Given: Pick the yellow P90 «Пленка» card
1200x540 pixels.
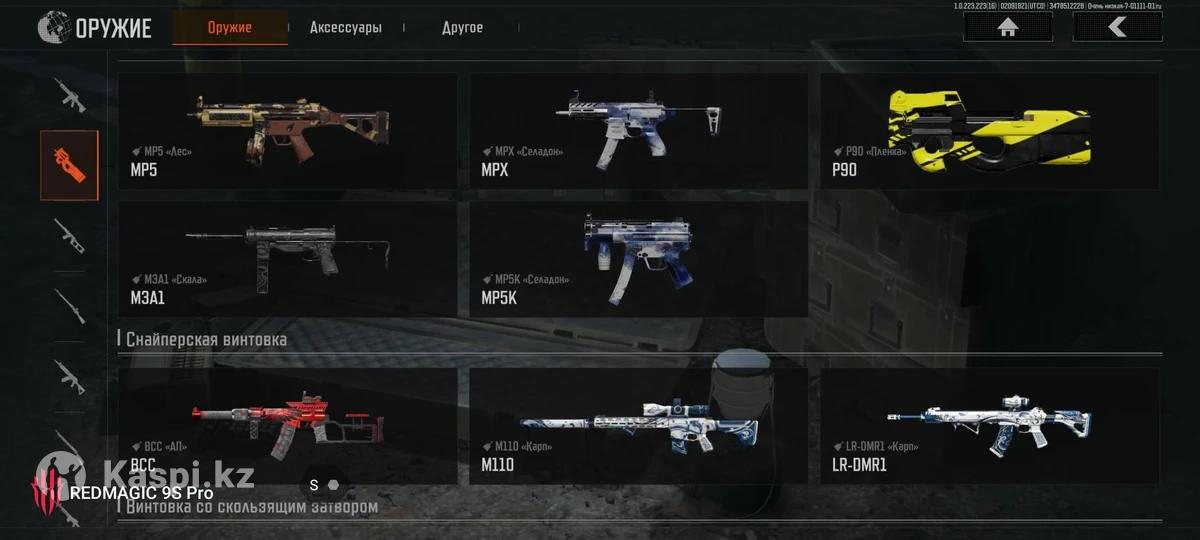Looking at the screenshot, I should [x=990, y=131].
